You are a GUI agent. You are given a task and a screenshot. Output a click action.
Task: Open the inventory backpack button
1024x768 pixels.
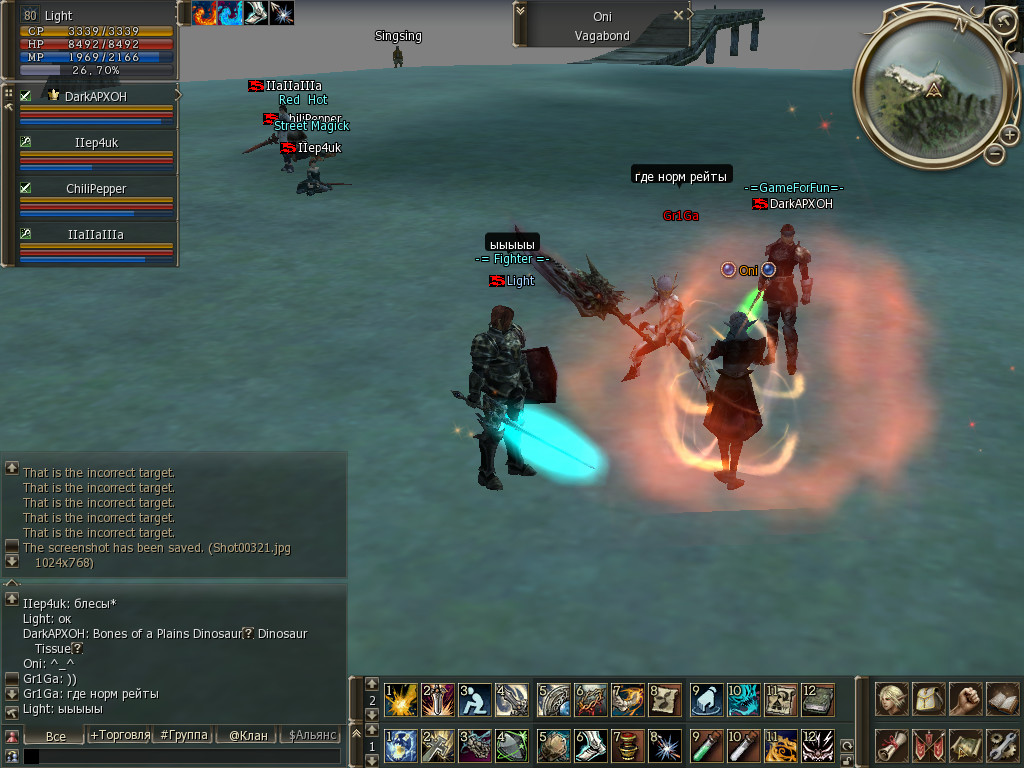pyautogui.click(x=928, y=698)
